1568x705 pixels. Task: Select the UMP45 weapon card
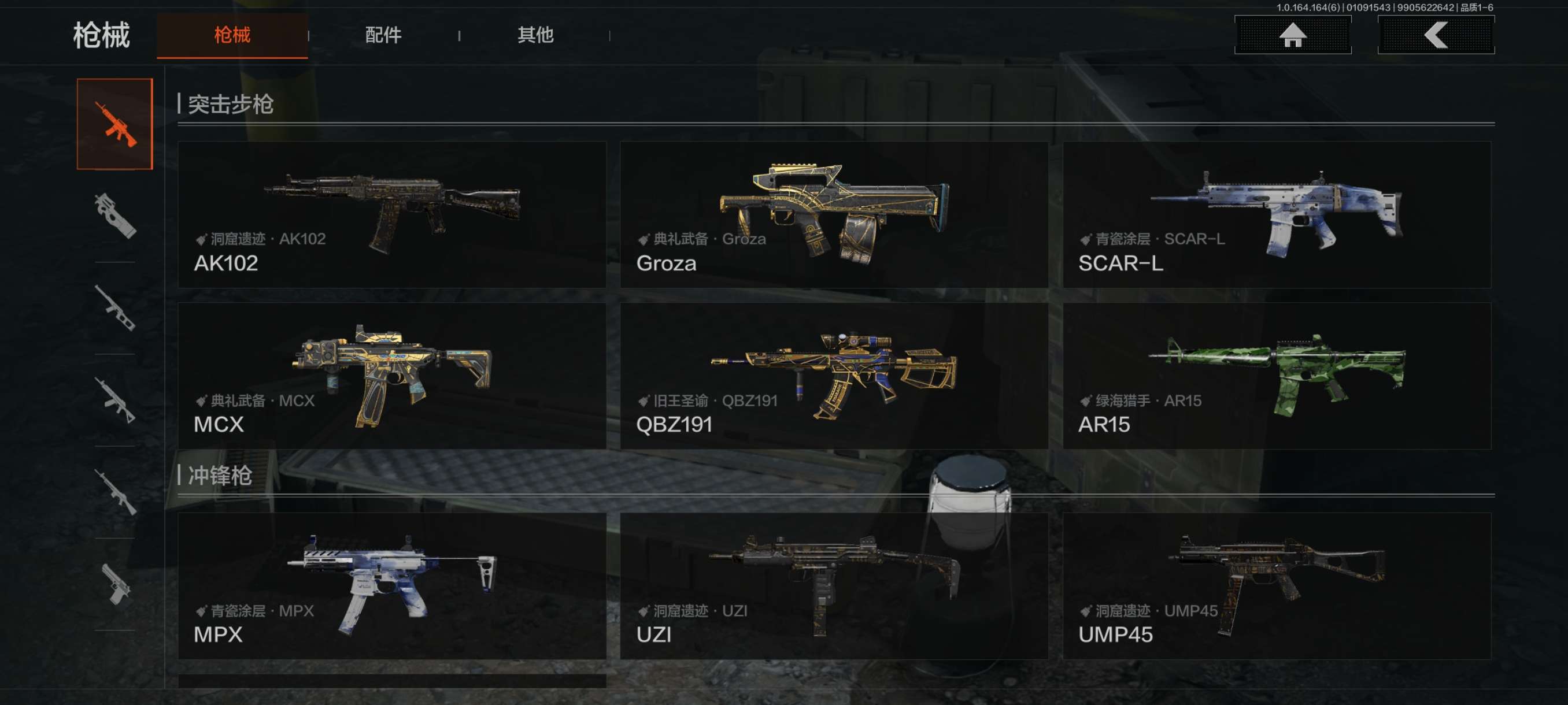(x=1277, y=586)
